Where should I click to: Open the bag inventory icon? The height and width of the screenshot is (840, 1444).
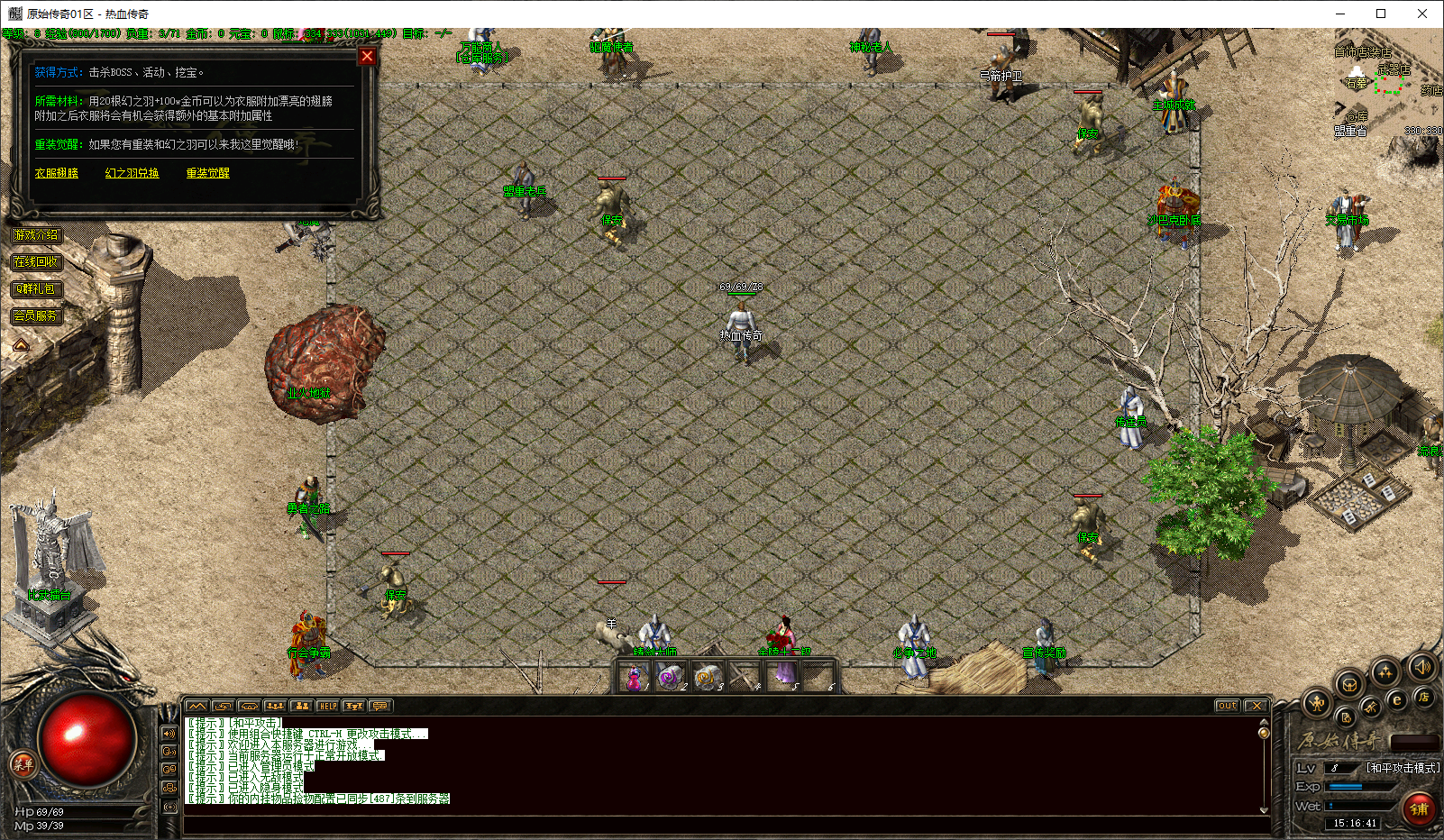pos(1349,685)
